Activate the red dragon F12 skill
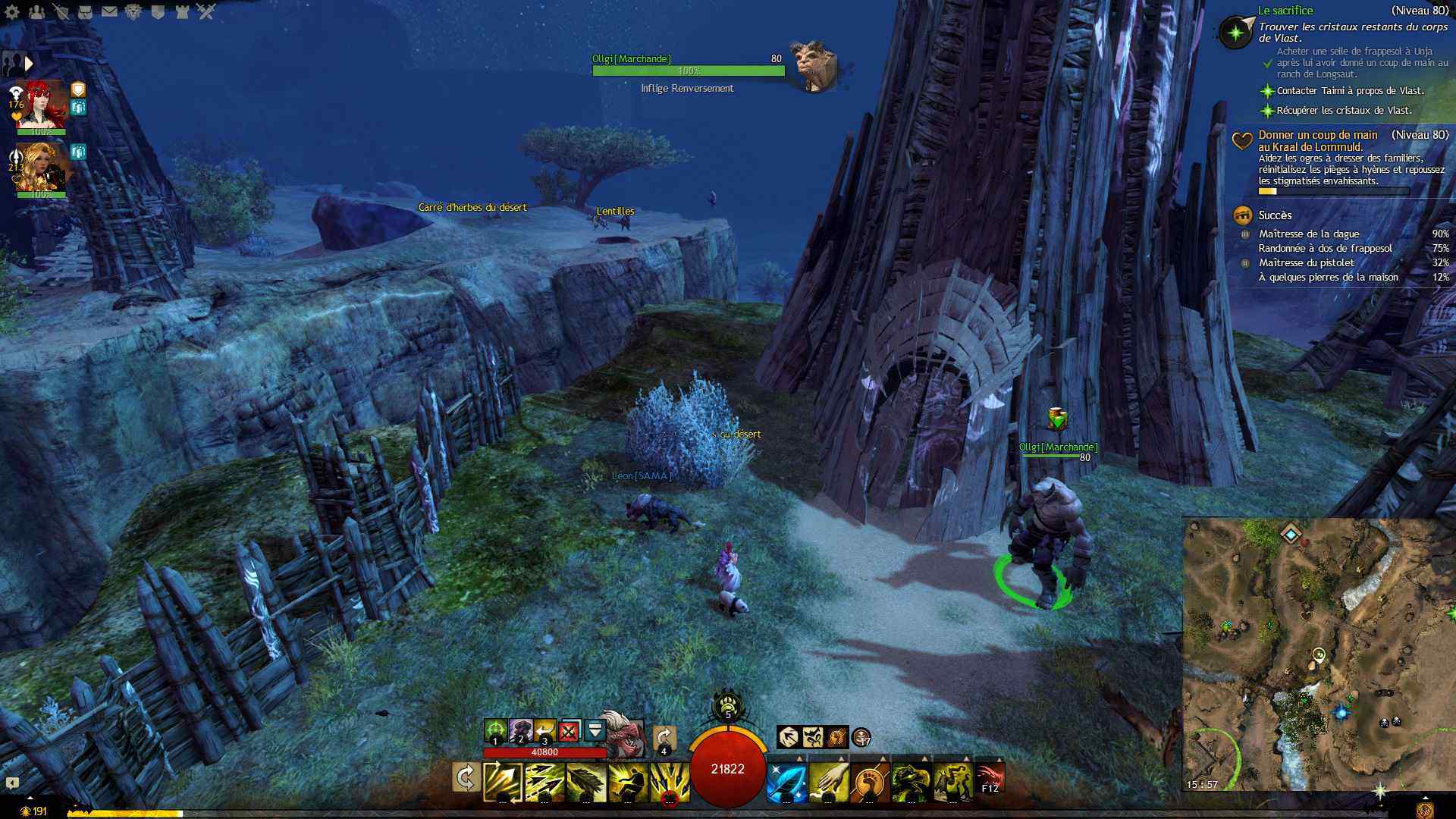 click(x=990, y=779)
